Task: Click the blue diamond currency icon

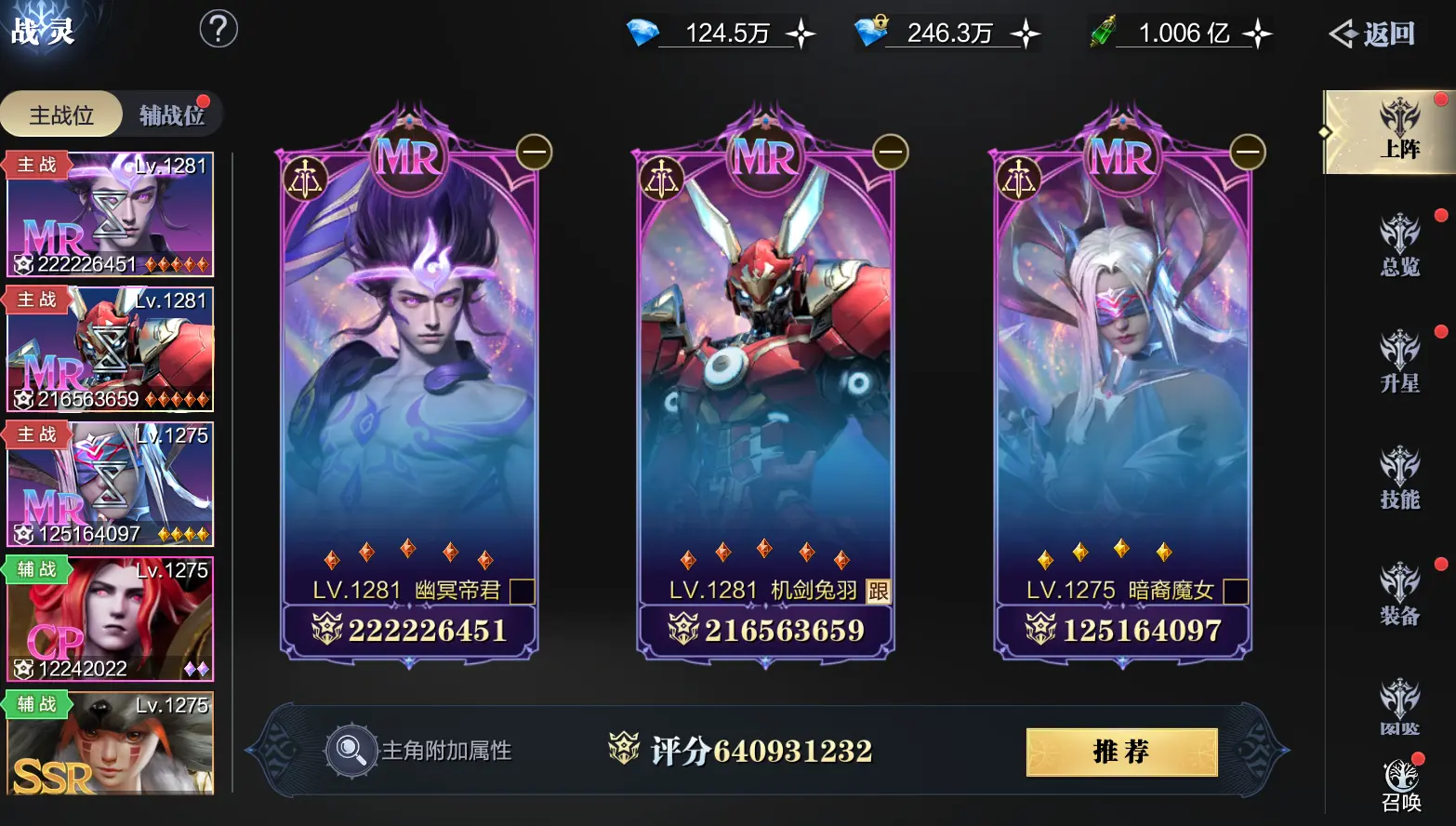Action: pyautogui.click(x=641, y=32)
